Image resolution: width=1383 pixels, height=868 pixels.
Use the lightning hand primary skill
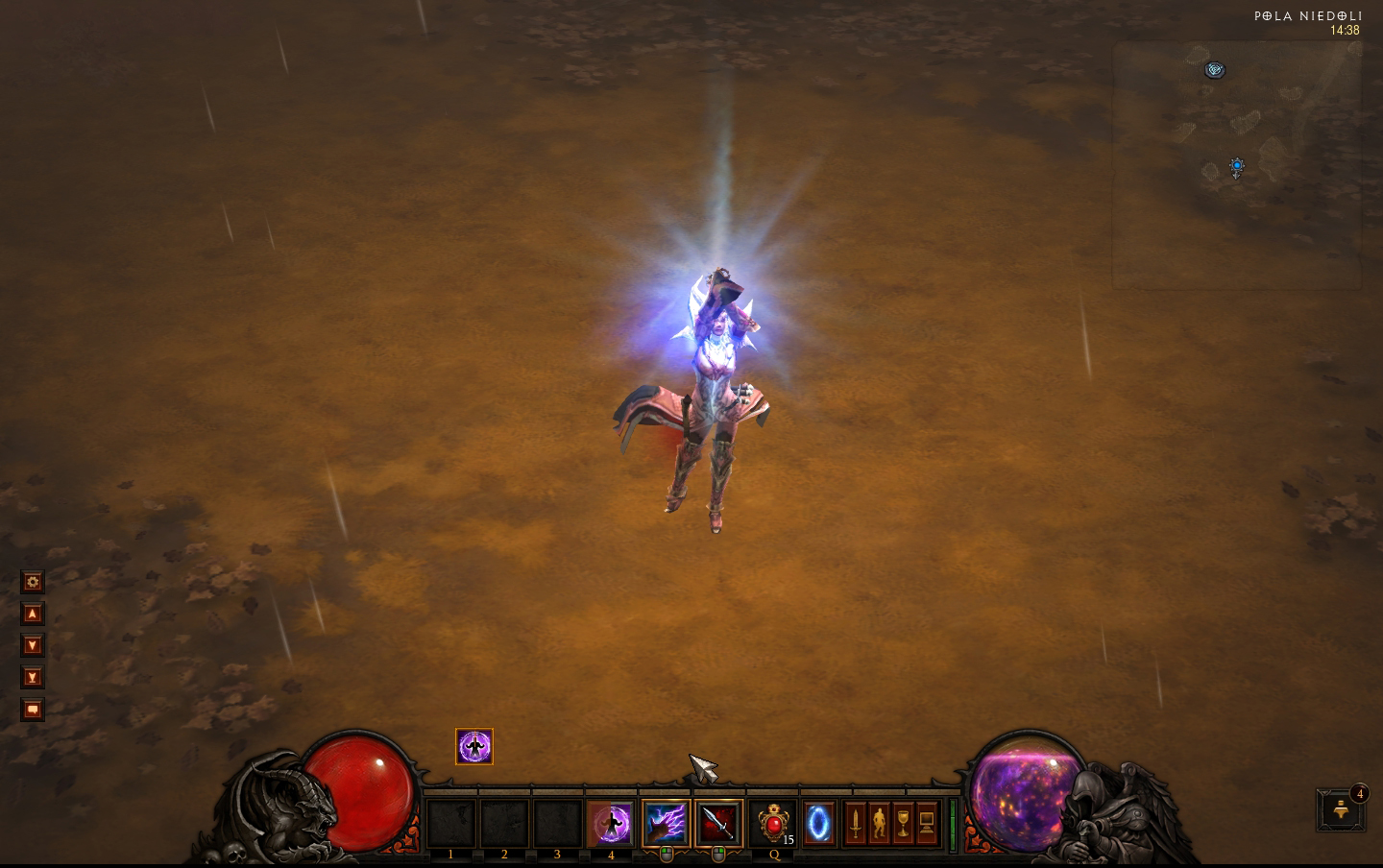[666, 823]
